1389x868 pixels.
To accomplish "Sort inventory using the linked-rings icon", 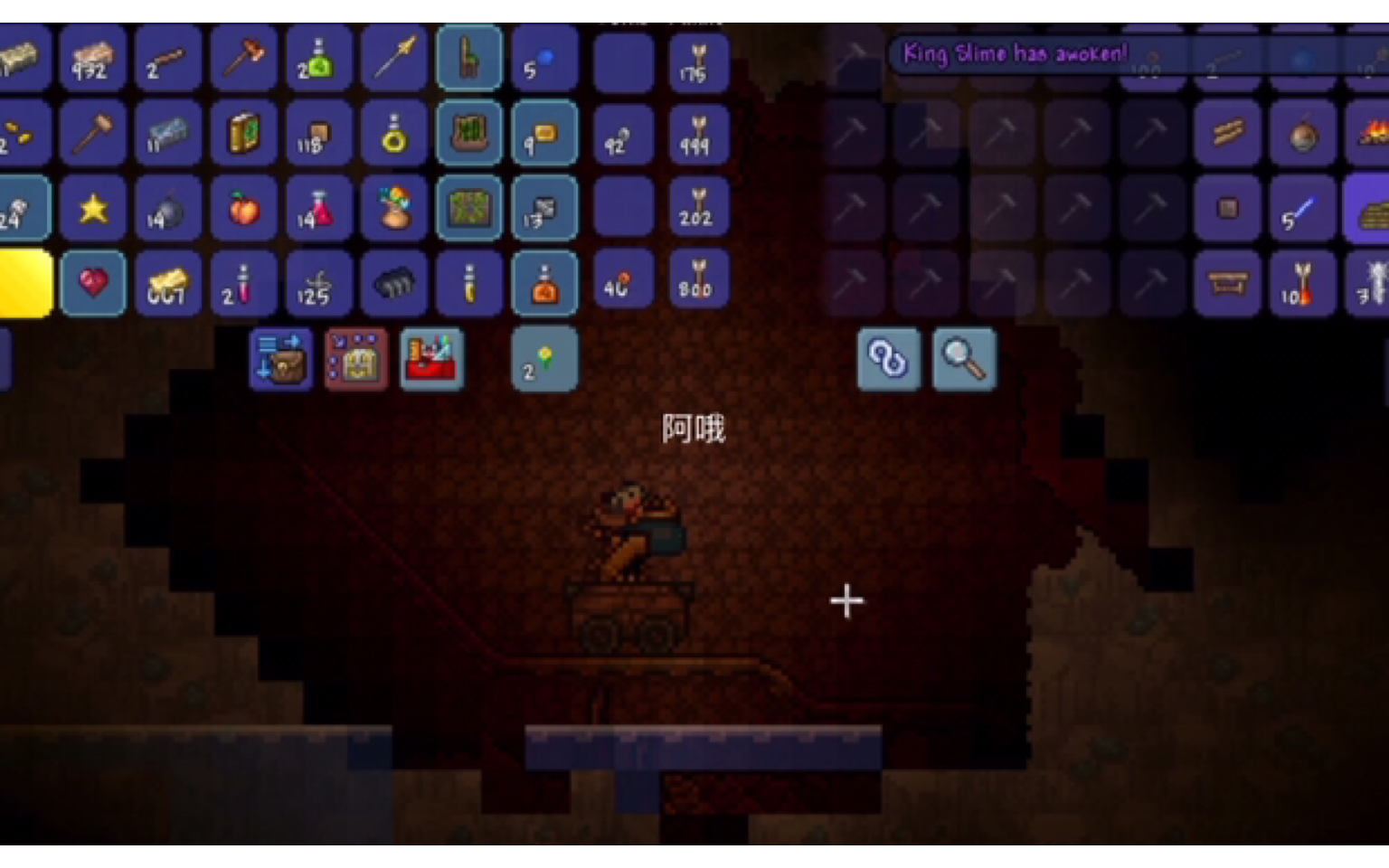I will pyautogui.click(x=889, y=359).
